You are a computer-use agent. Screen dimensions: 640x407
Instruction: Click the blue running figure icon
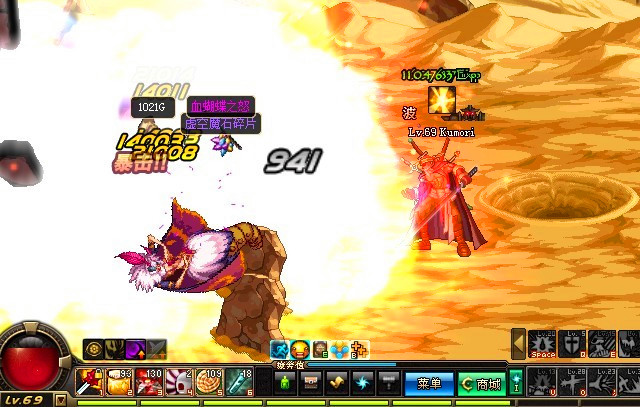click(x=280, y=349)
